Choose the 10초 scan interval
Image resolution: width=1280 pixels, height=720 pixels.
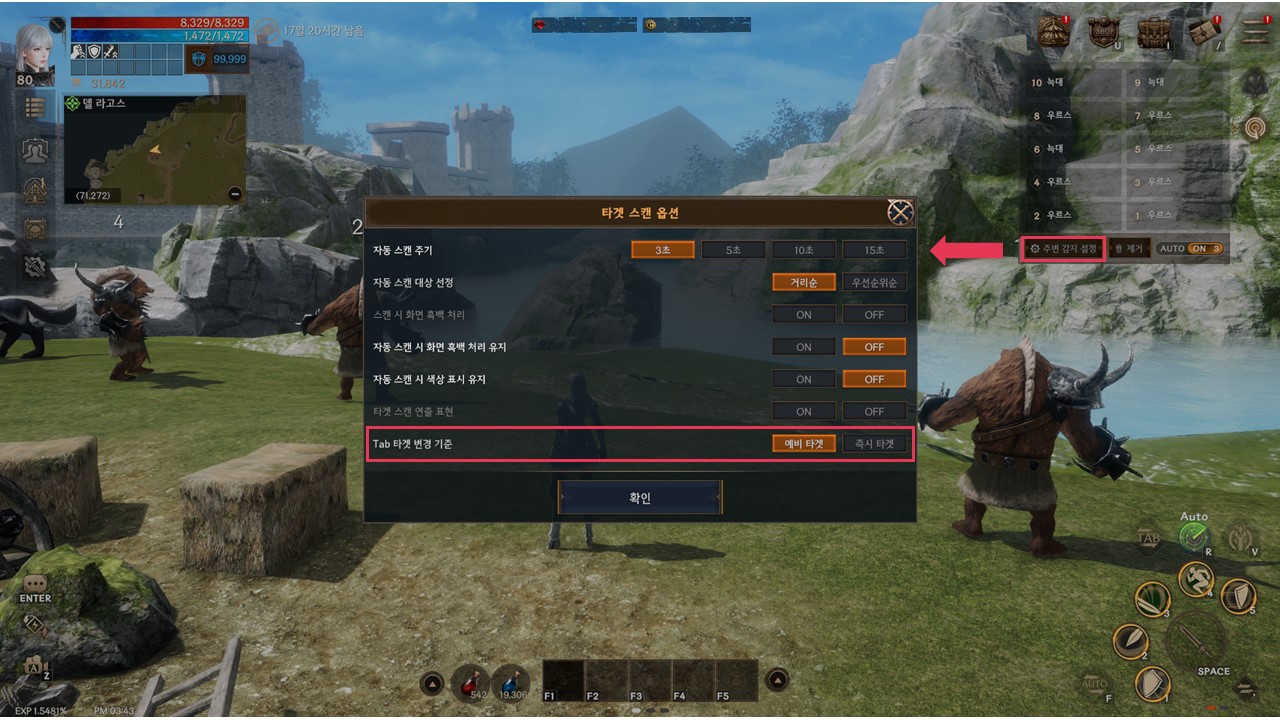(x=804, y=250)
